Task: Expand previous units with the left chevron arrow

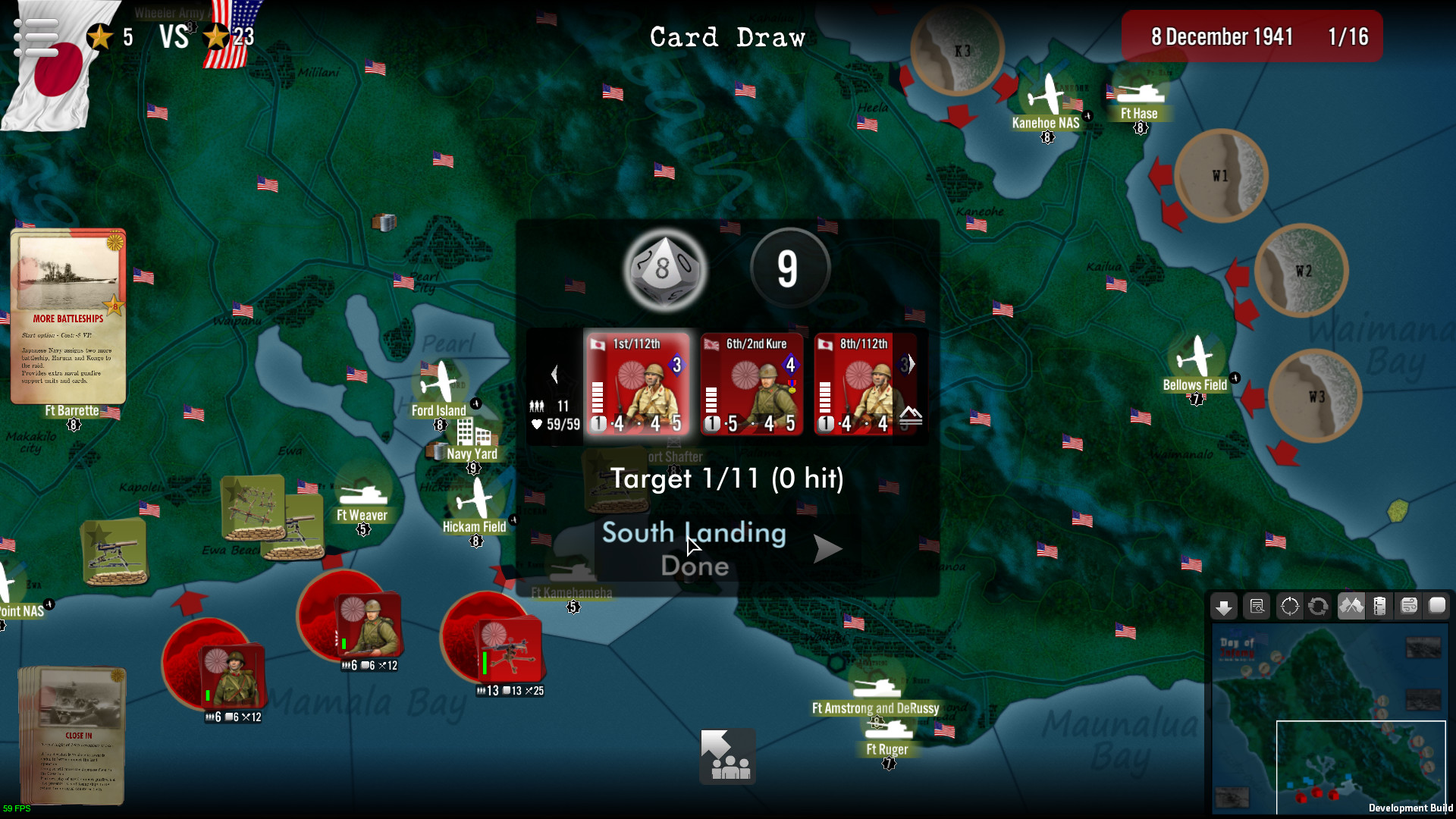Action: click(556, 372)
